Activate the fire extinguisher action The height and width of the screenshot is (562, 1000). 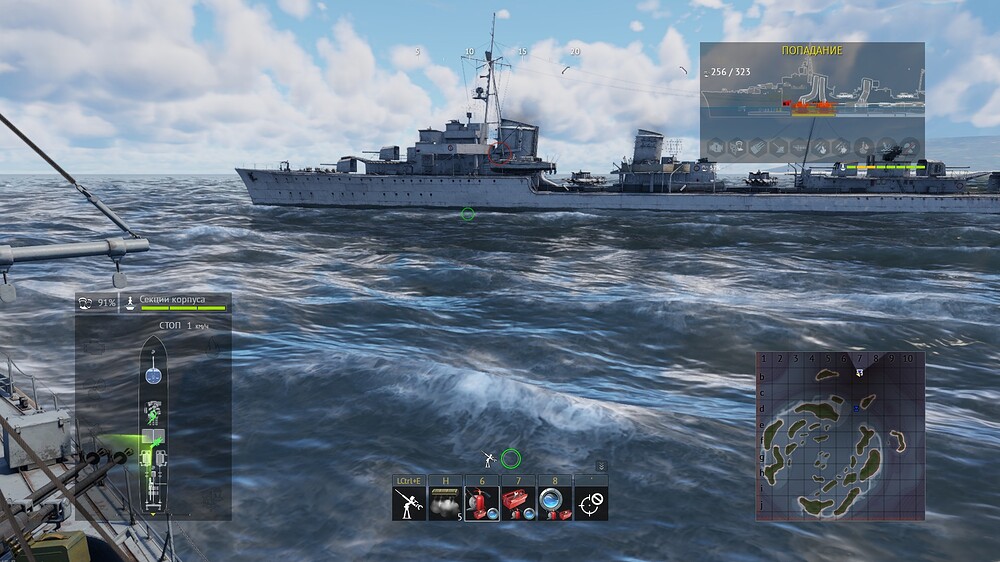click(481, 504)
